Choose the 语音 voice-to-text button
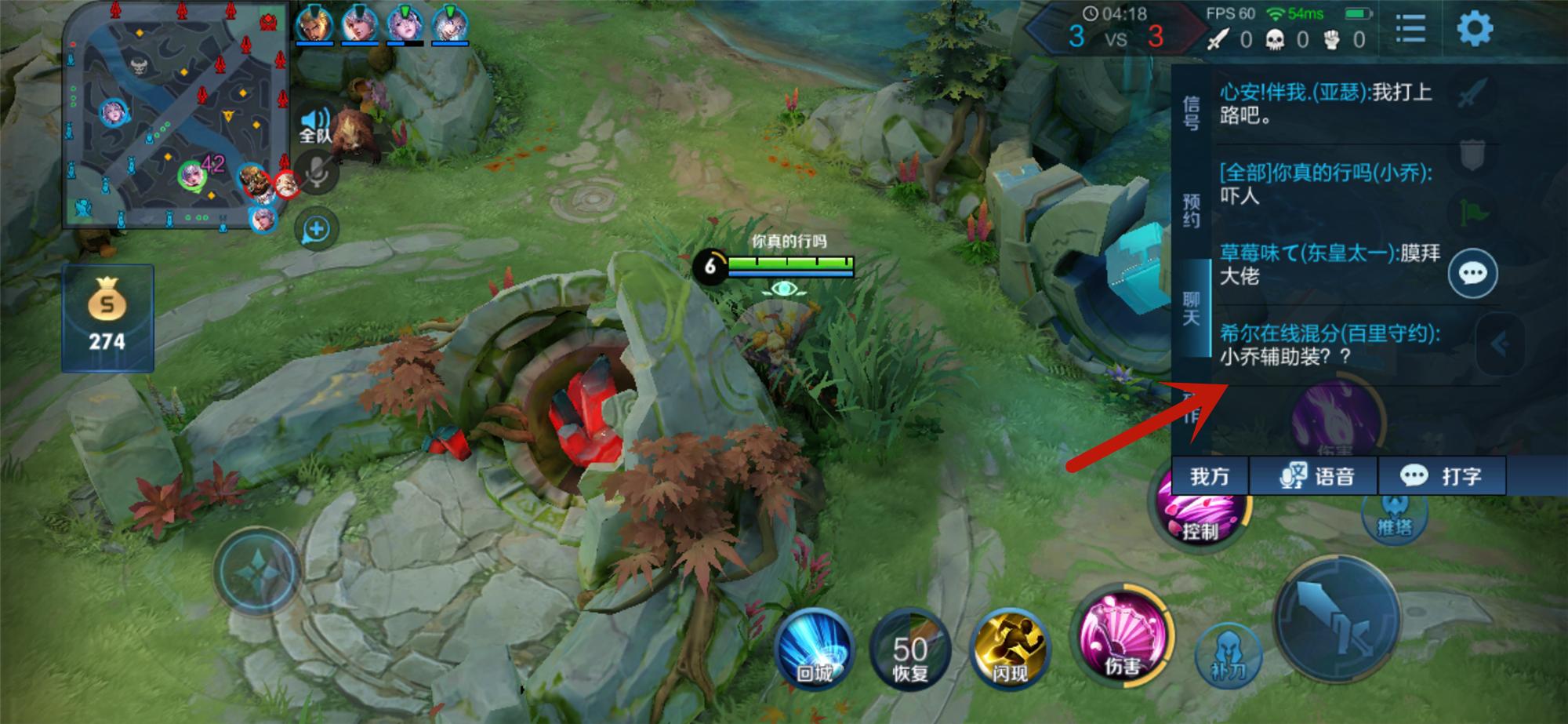The width and height of the screenshot is (1568, 724). pyautogui.click(x=1315, y=476)
